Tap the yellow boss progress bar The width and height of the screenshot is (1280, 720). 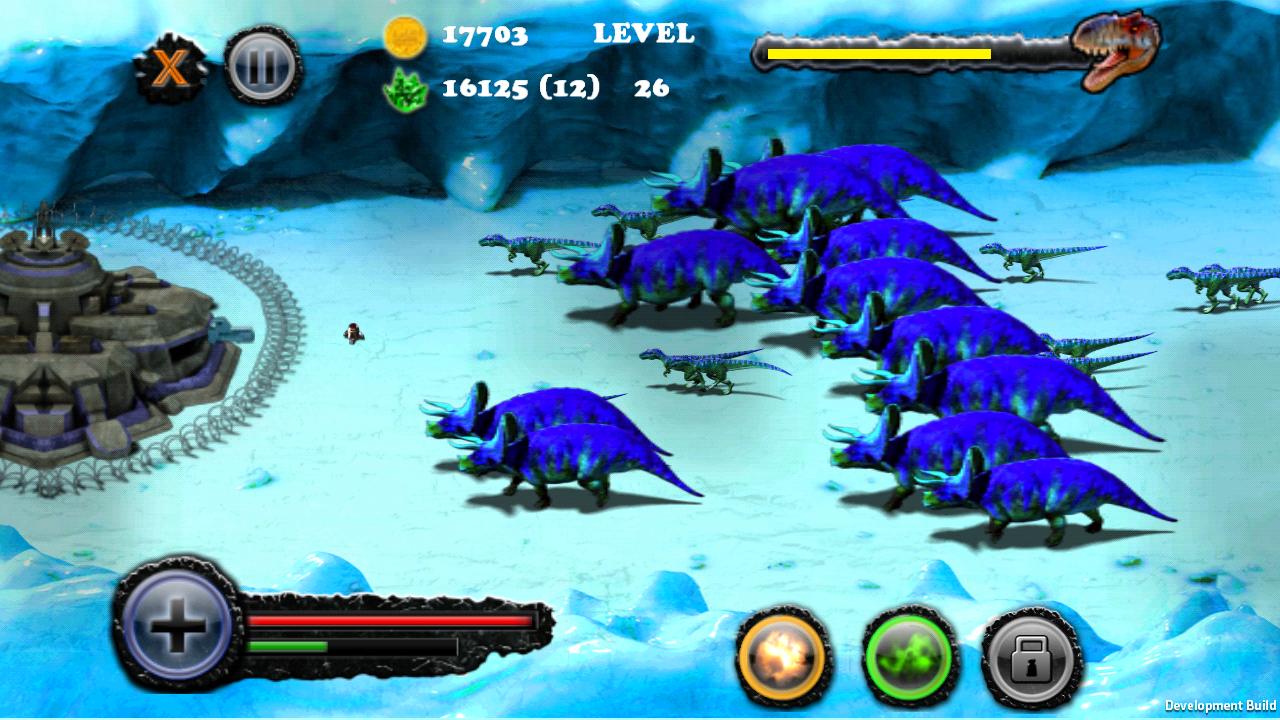click(878, 50)
